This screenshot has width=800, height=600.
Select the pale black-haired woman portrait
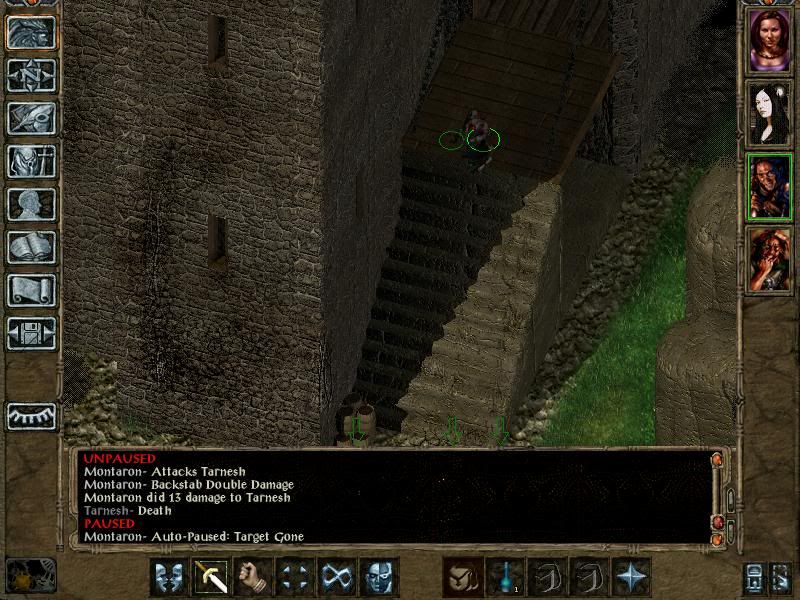coord(769,114)
